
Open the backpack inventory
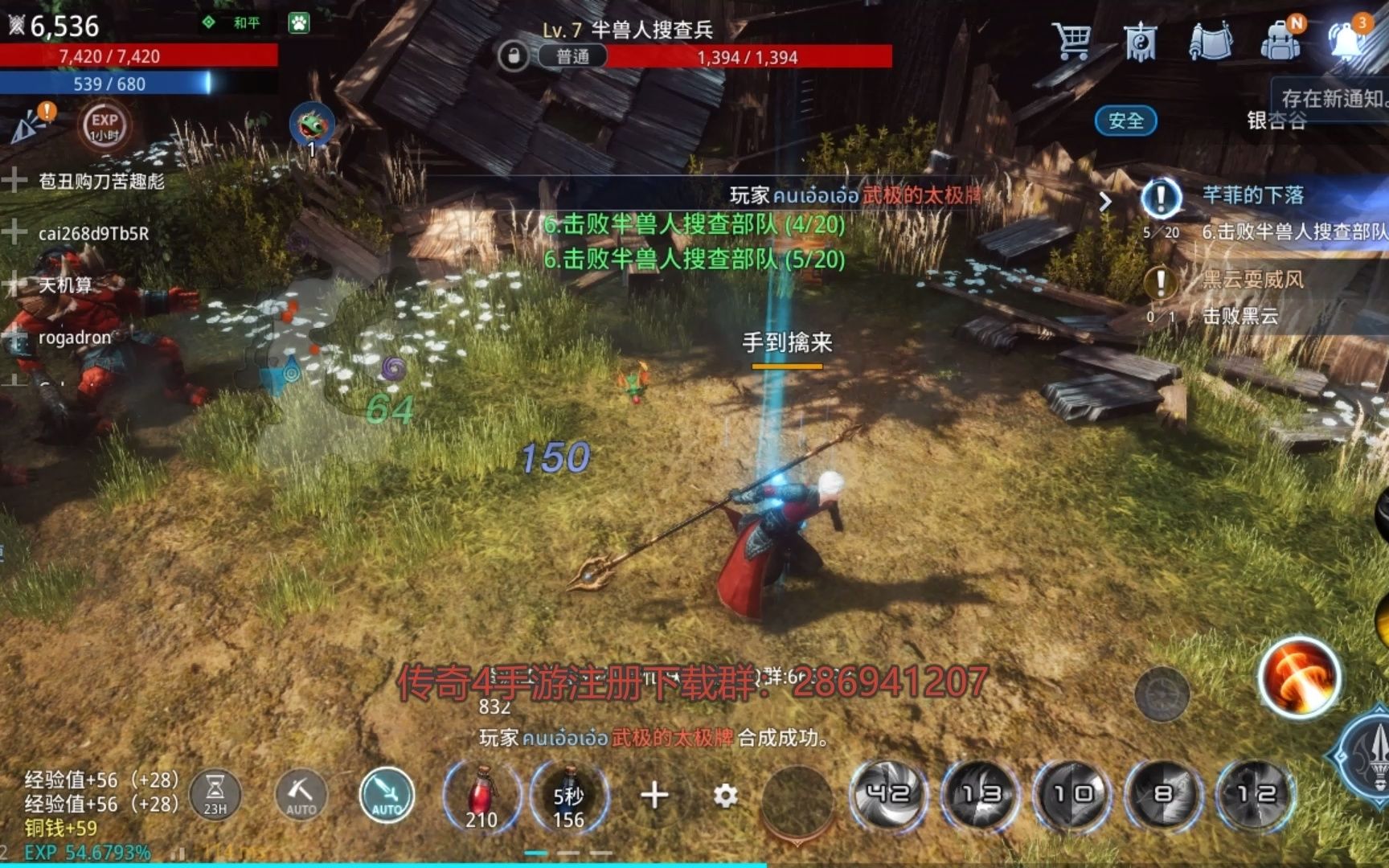point(1280,40)
